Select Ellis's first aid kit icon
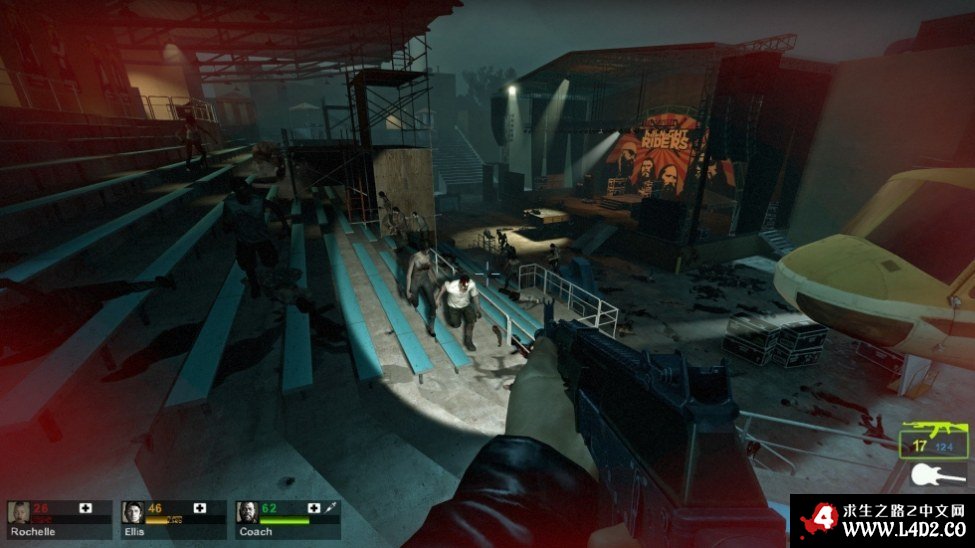Screen dimensions: 975x548 tap(200, 509)
